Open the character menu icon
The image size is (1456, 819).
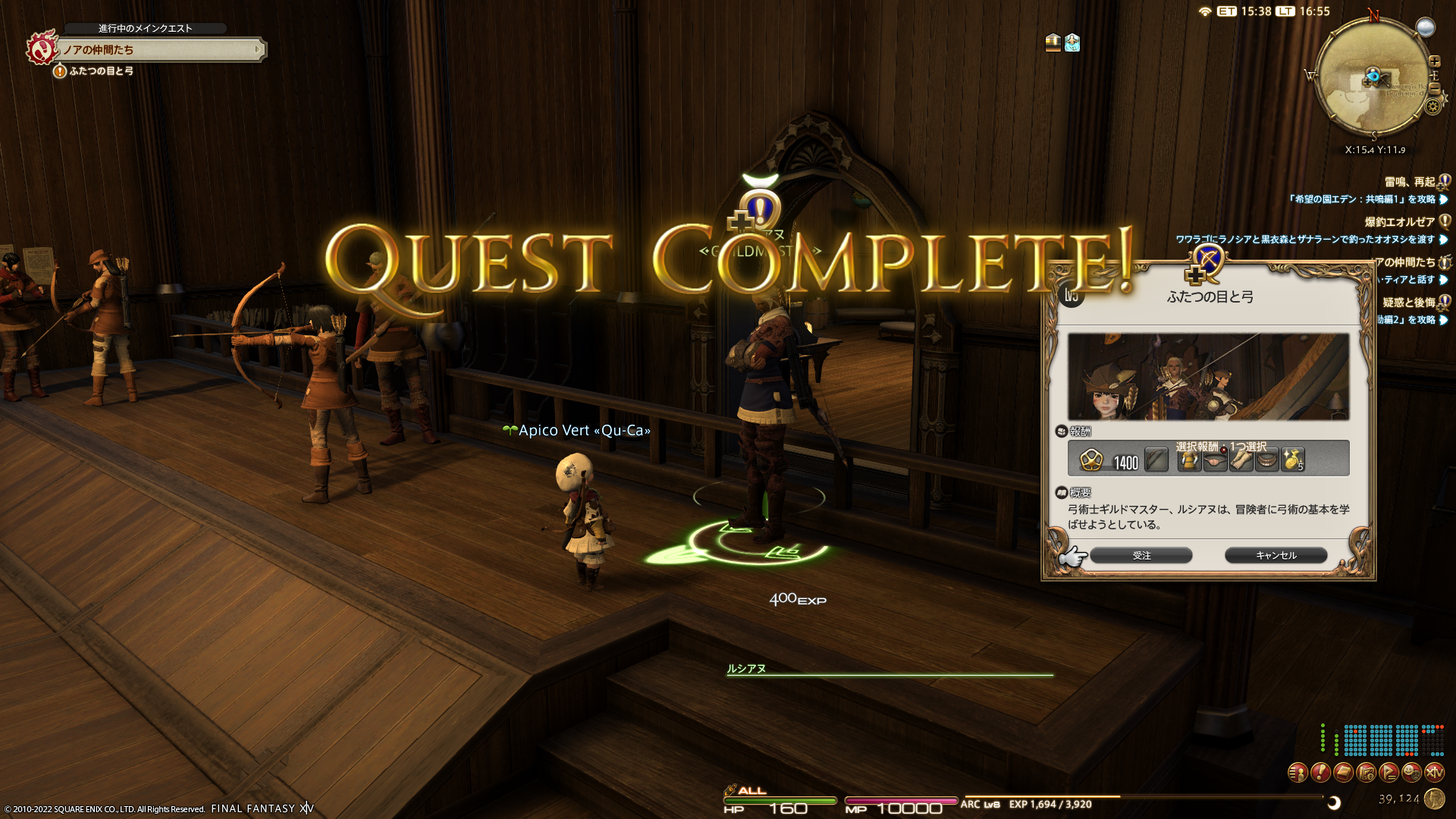pos(1298,773)
